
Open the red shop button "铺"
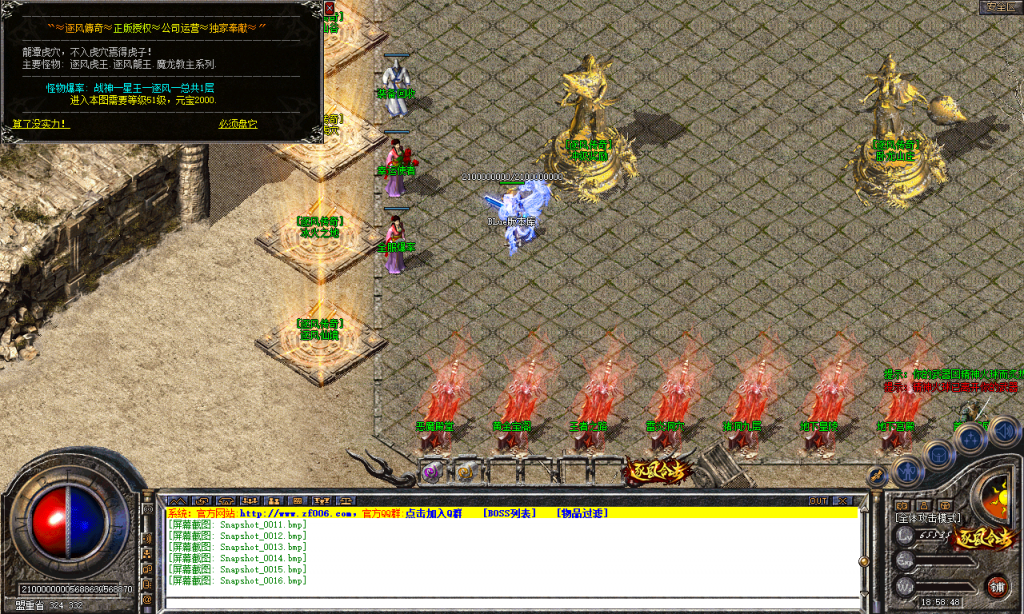click(x=997, y=585)
